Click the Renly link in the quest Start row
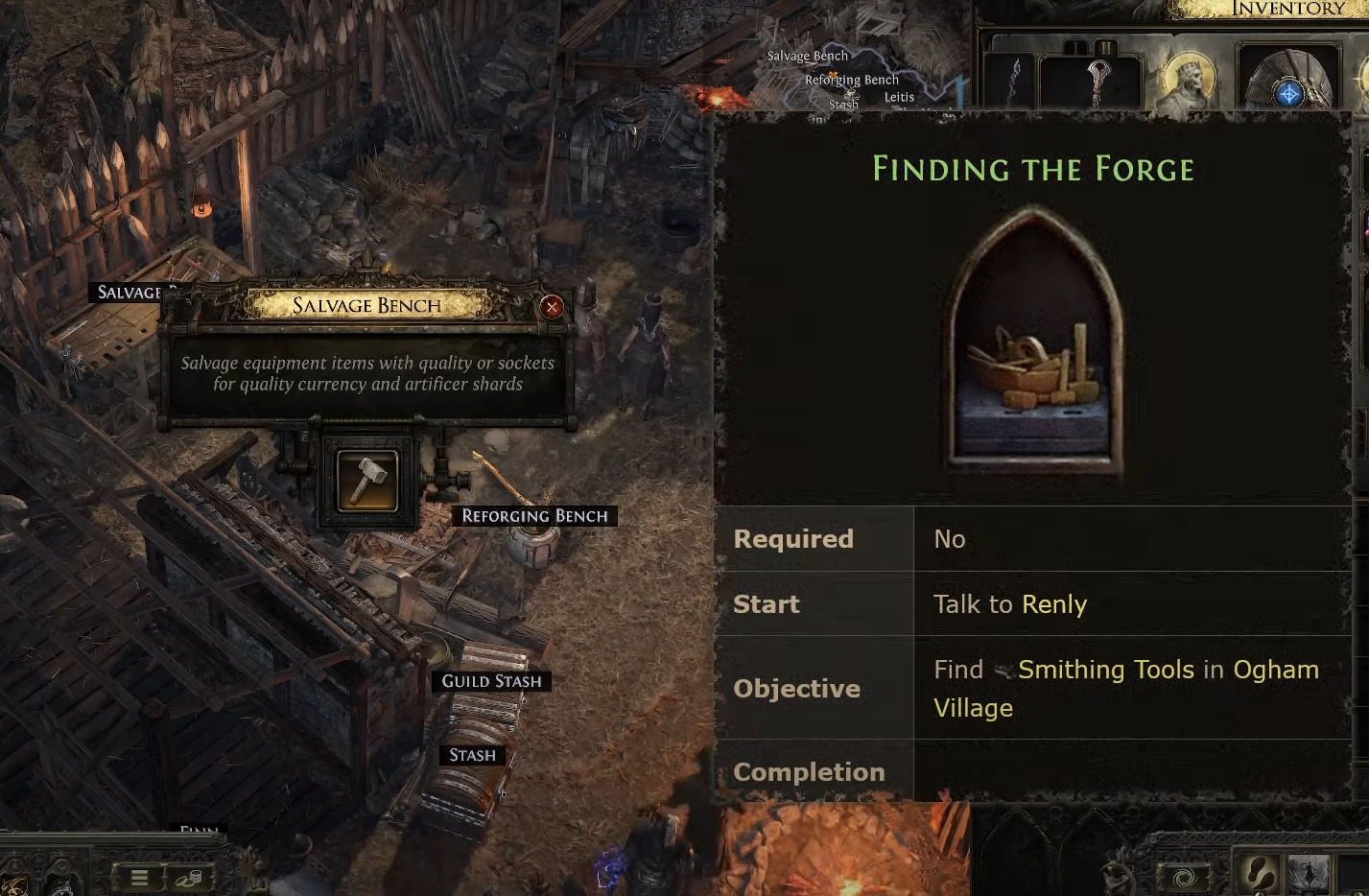1369x896 pixels. click(x=1054, y=604)
